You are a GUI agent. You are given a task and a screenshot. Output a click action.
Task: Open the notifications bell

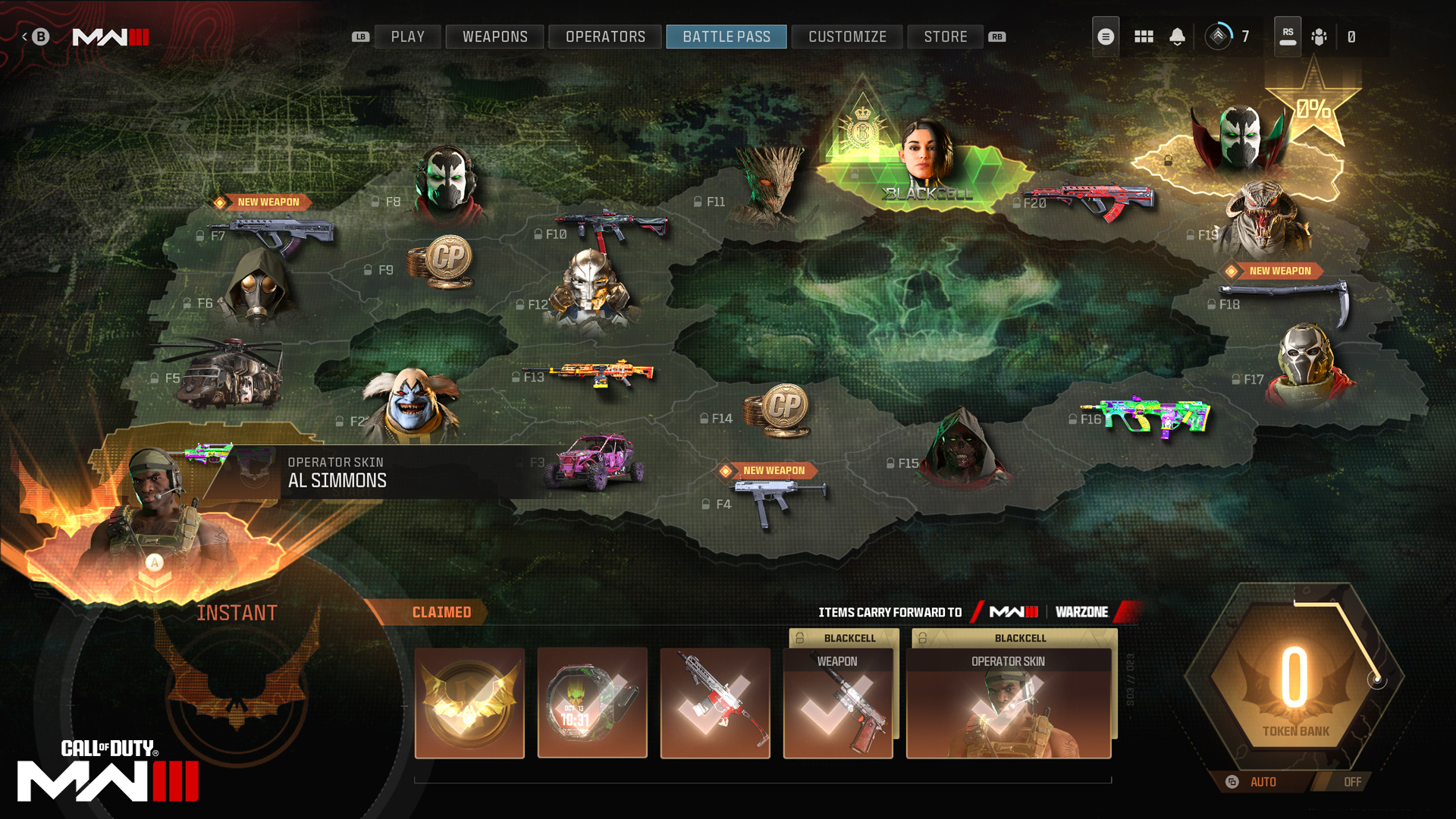click(1177, 36)
